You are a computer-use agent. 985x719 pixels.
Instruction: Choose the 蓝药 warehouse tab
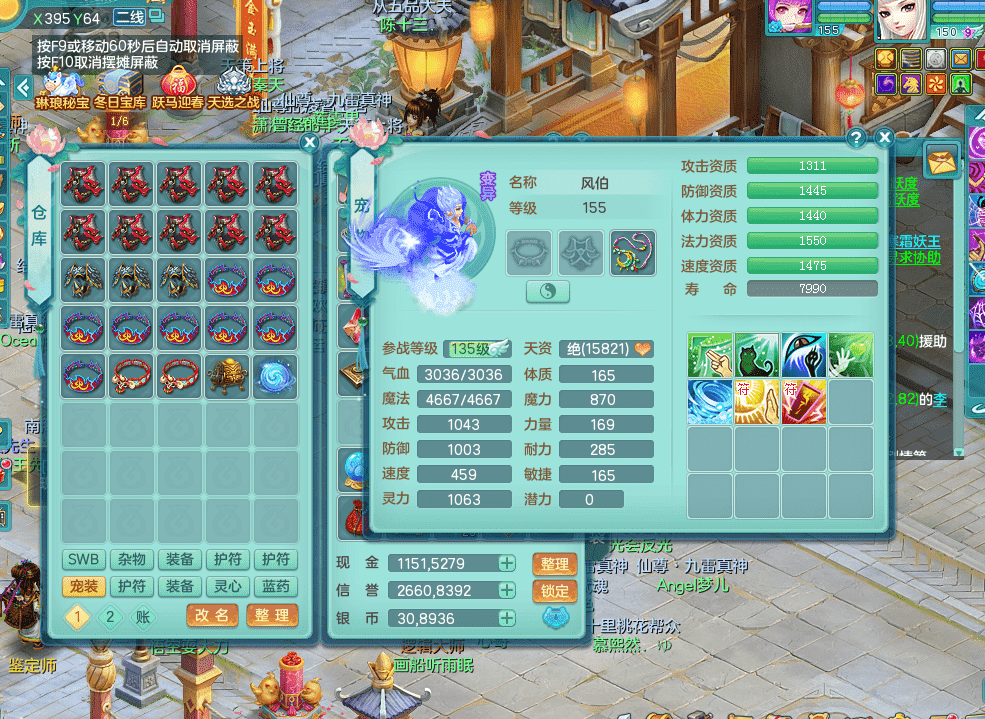[x=275, y=587]
